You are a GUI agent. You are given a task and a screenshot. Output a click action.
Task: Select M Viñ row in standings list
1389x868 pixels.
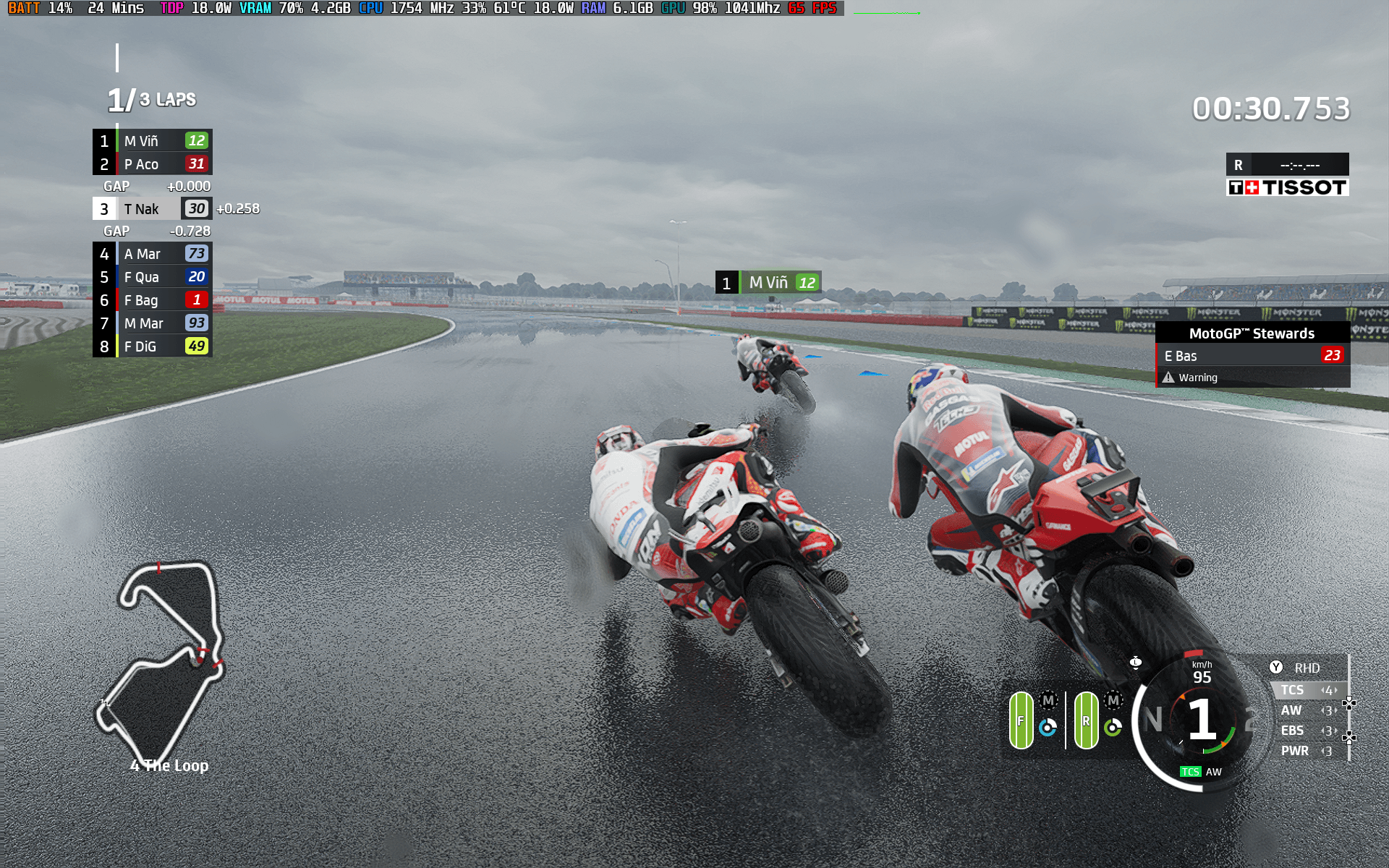coord(152,141)
